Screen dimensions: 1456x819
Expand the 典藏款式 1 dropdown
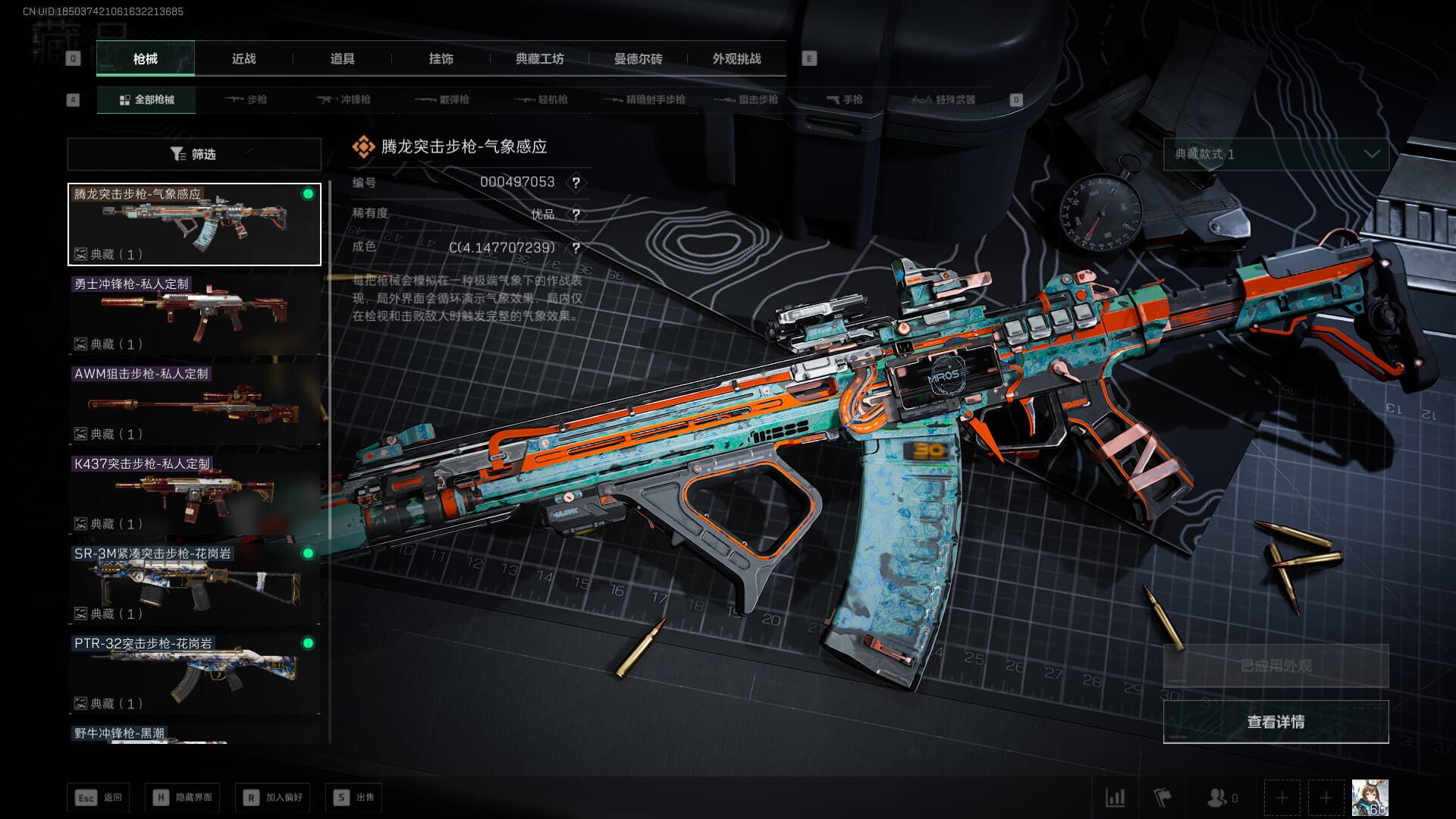tap(1276, 154)
